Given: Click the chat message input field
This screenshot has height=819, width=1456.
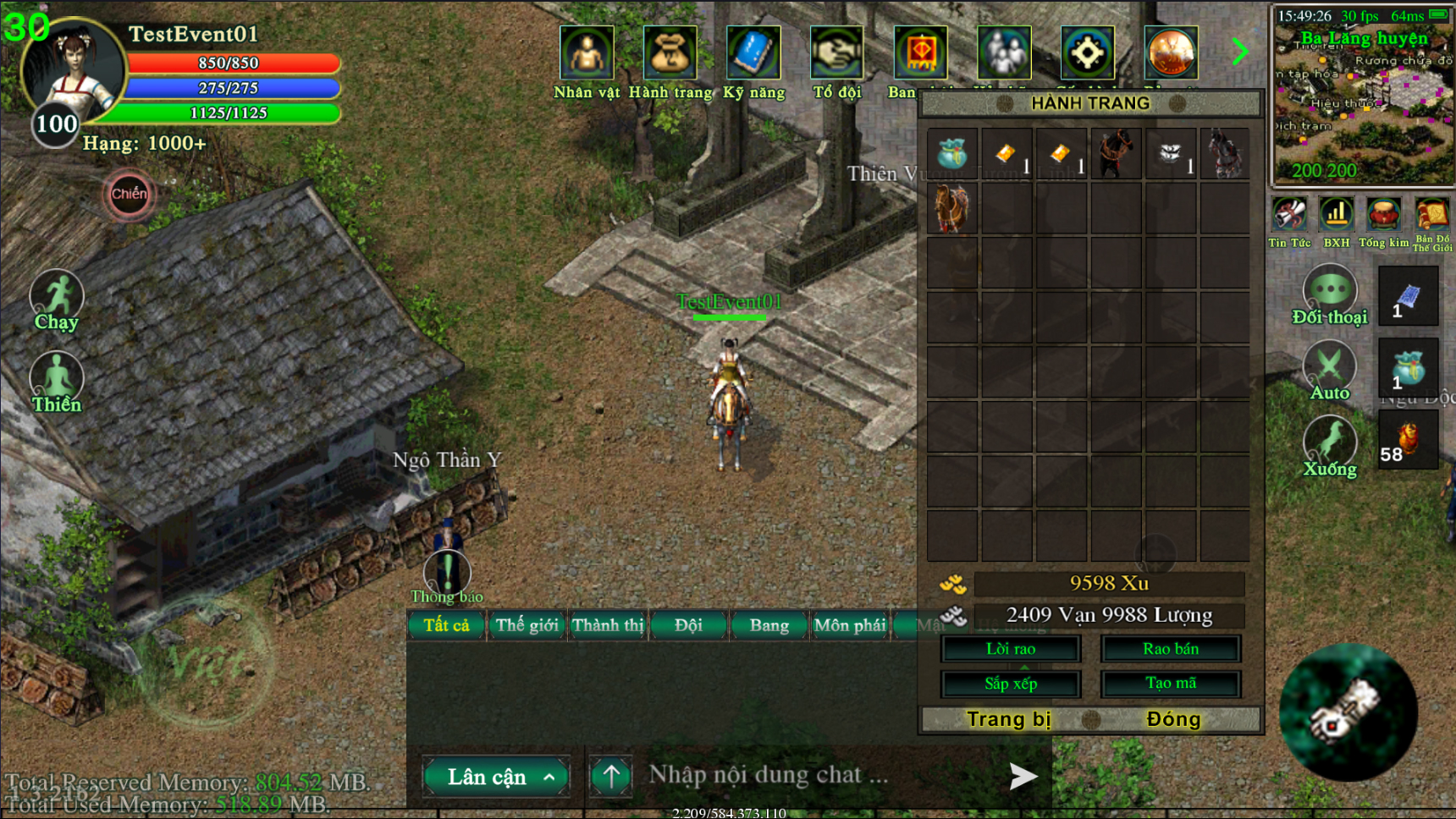Looking at the screenshot, I should click(x=813, y=775).
